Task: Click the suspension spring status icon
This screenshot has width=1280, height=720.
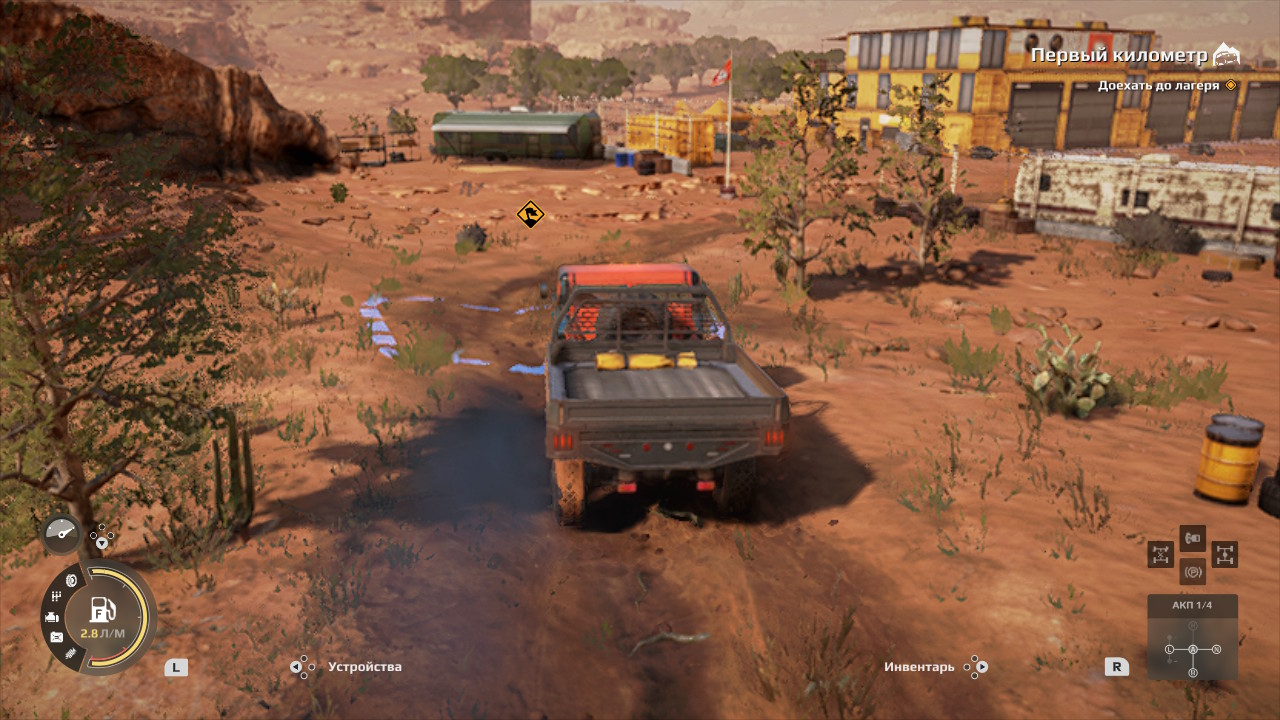Action: 70,654
